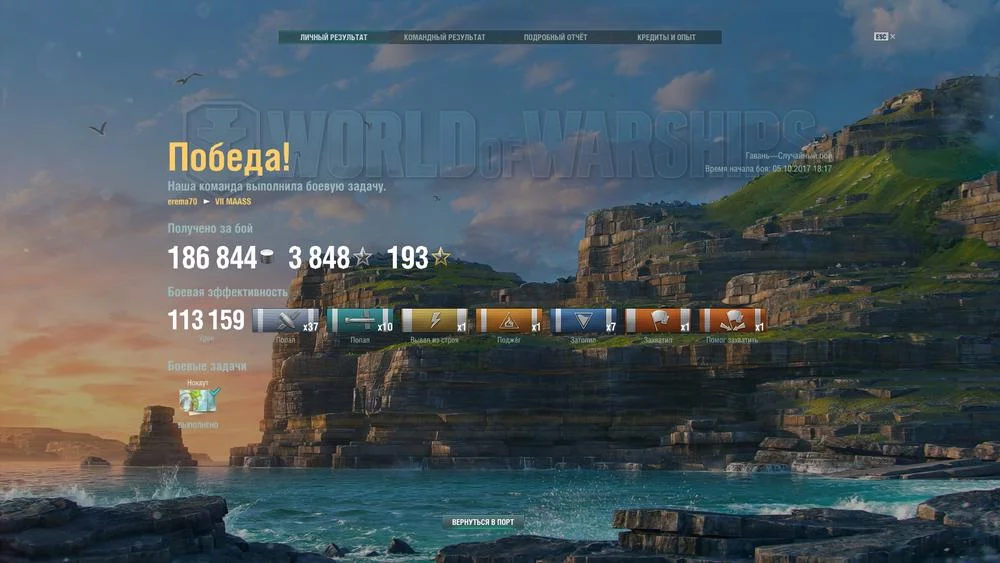The width and height of the screenshot is (1000, 563).
Task: Select the Личный результат tab
Action: 334,37
